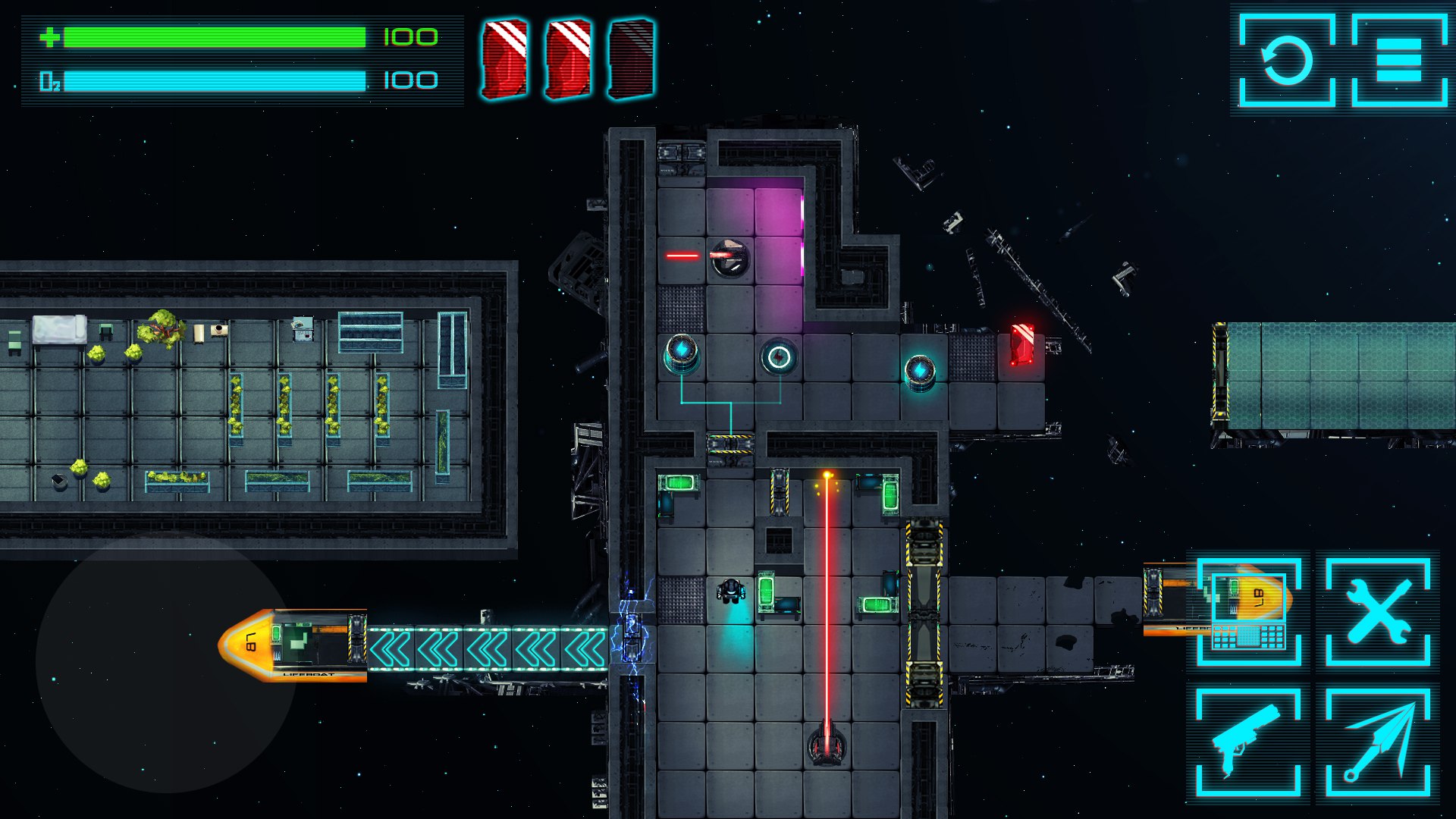Choose the pistol weapon button

[x=1248, y=742]
